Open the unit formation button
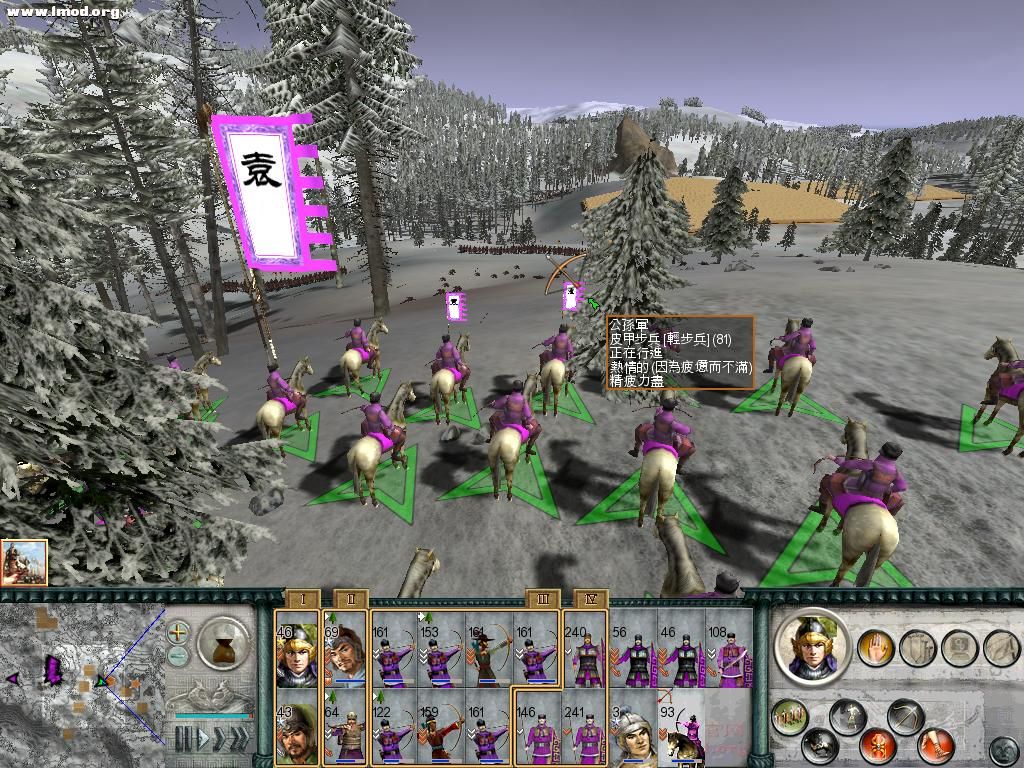 click(x=791, y=716)
